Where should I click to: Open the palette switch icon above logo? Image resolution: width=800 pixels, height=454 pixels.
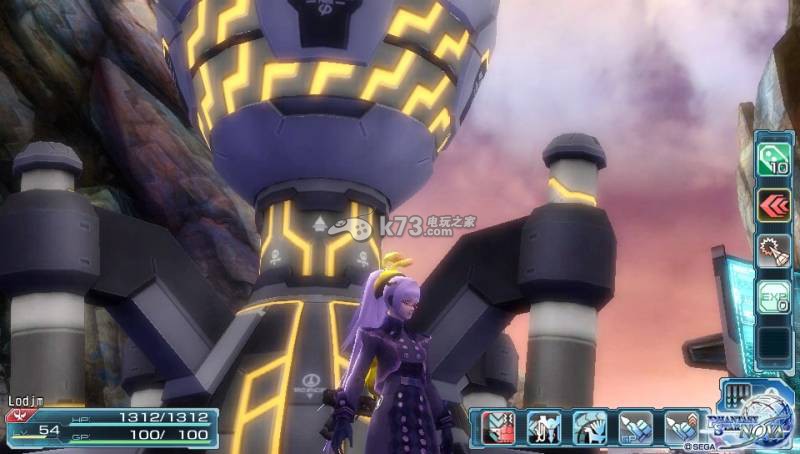pyautogui.click(x=738, y=393)
